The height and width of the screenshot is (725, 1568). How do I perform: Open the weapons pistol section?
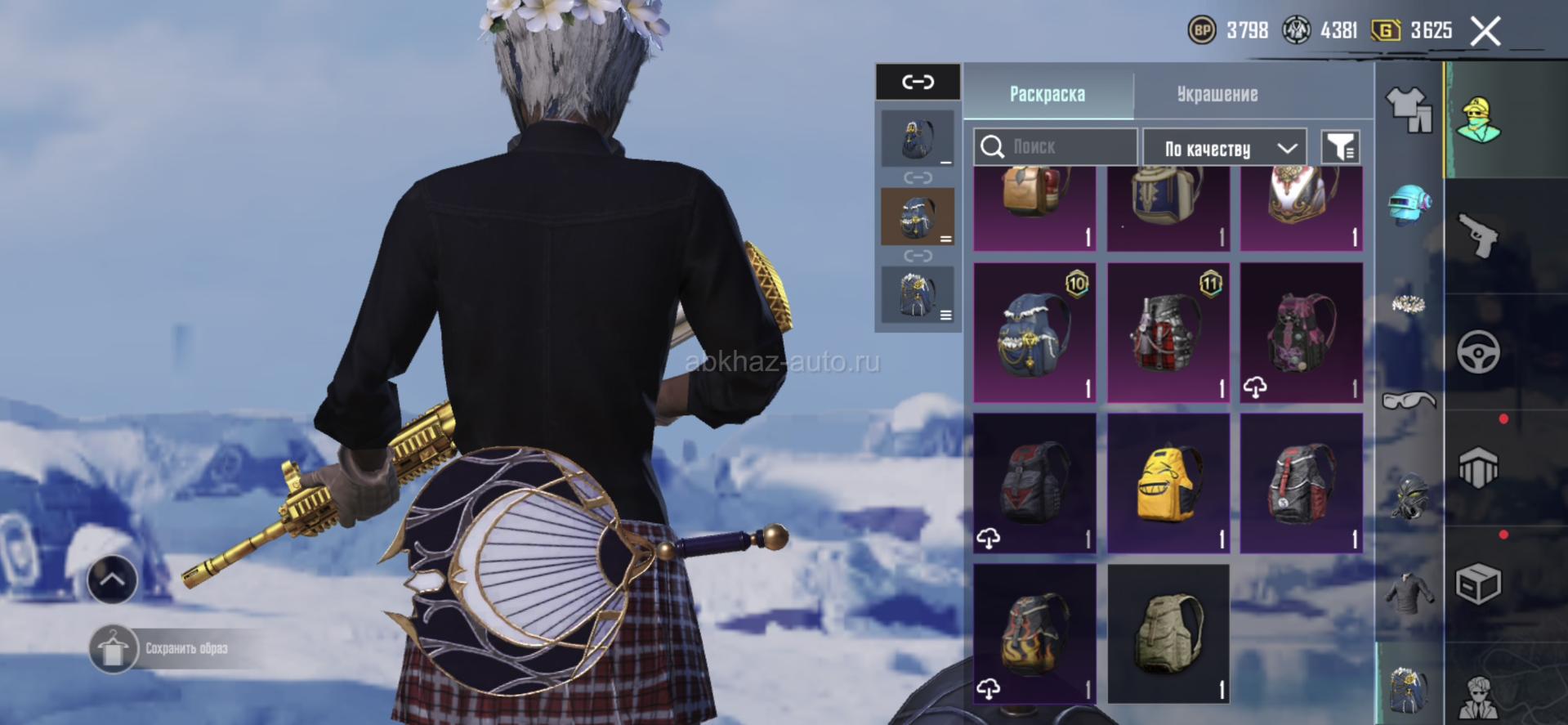tap(1478, 235)
